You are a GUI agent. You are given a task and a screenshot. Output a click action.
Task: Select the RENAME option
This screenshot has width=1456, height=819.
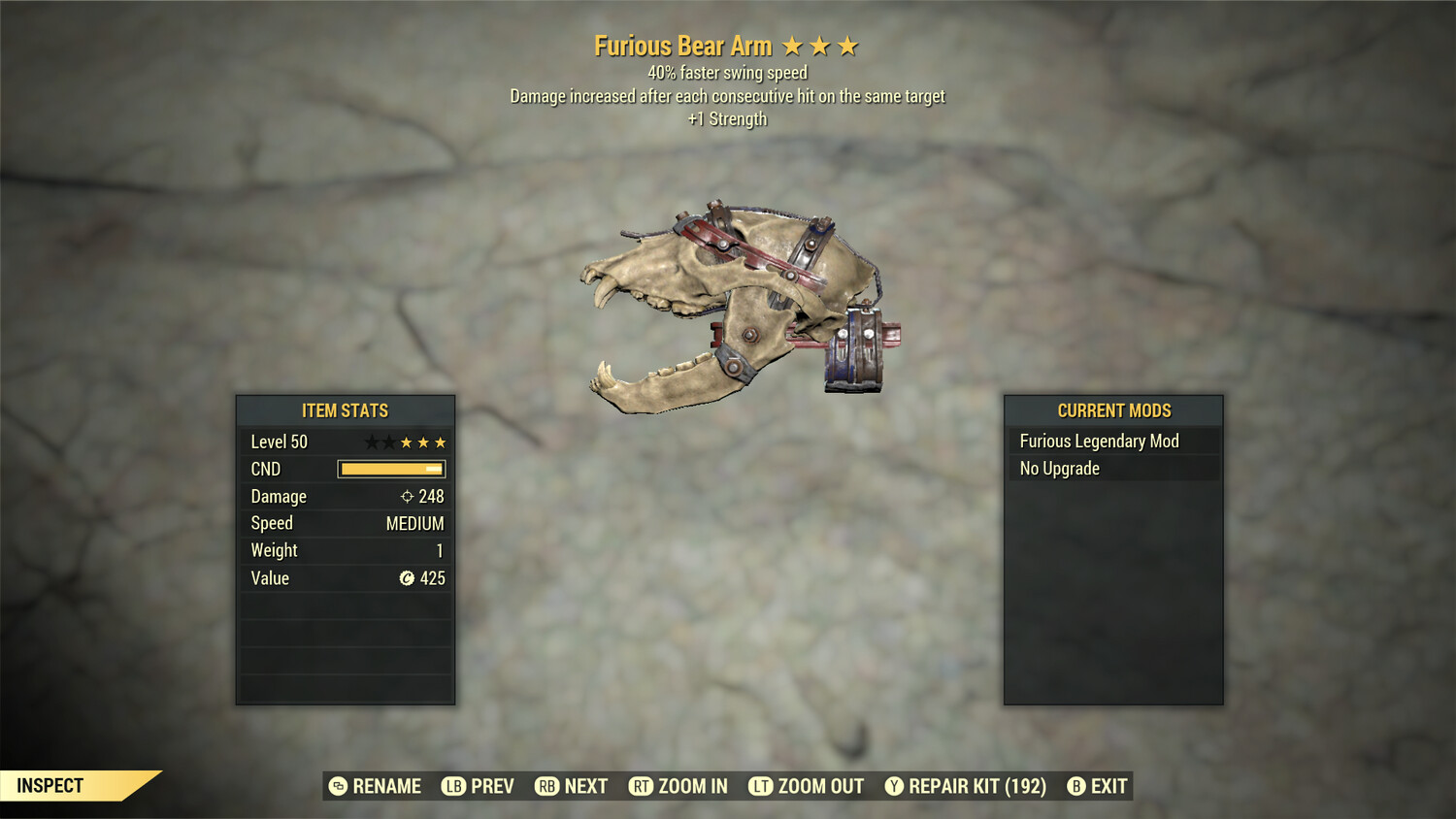(x=376, y=786)
